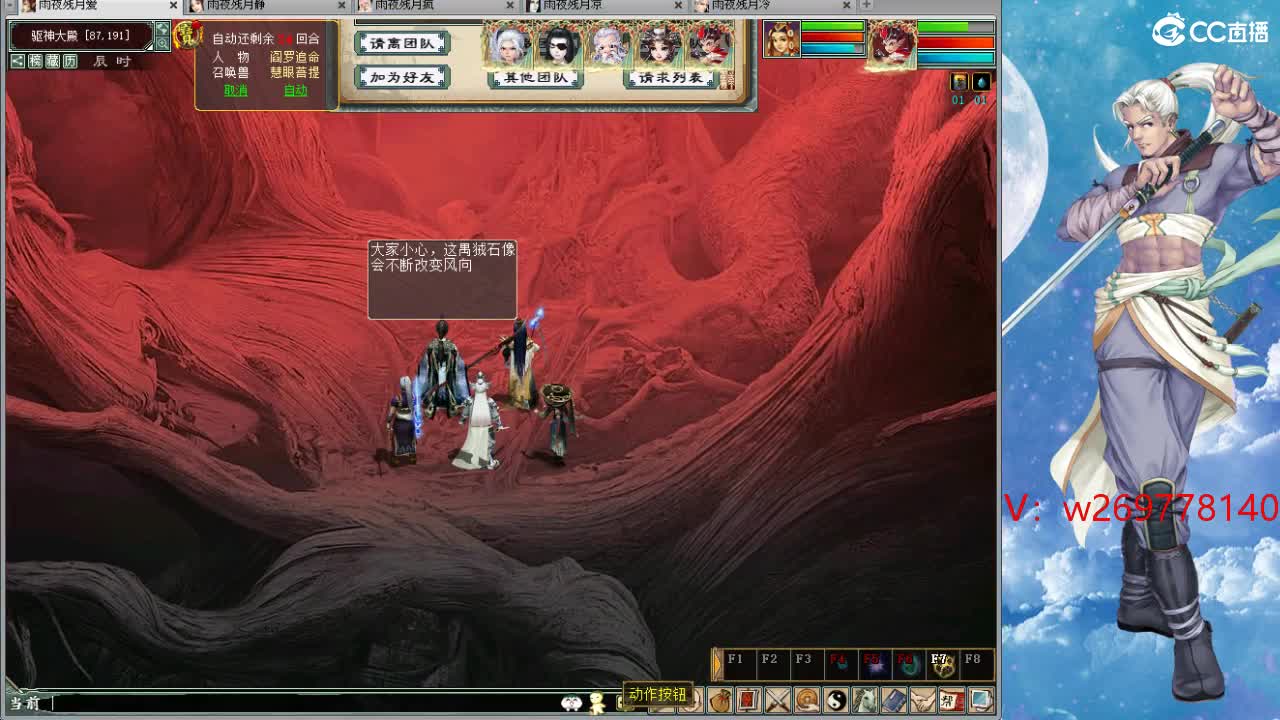Click the give-item coin icon
This screenshot has height=720, width=1280.
[x=806, y=699]
